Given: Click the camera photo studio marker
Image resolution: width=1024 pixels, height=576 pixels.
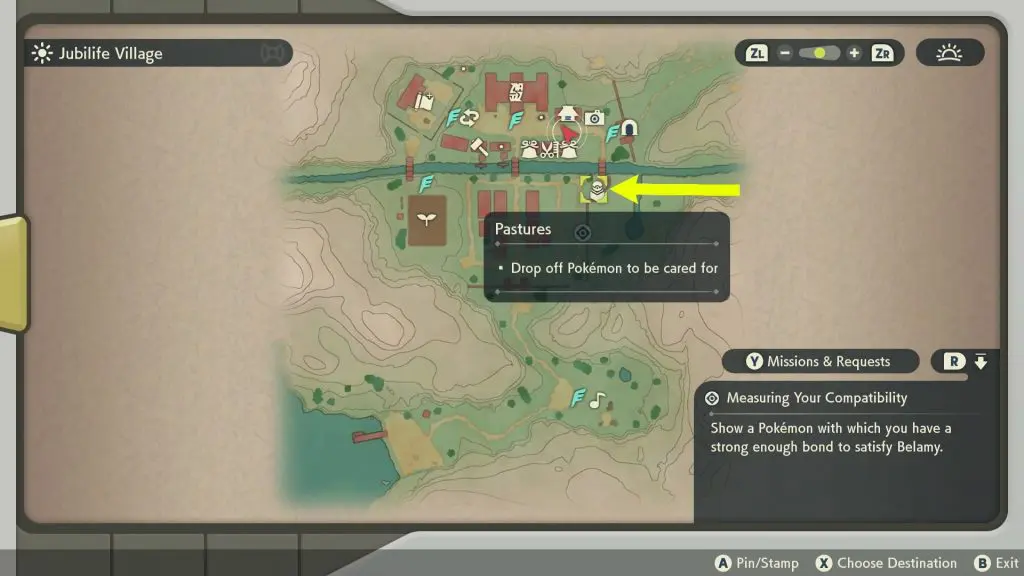Looking at the screenshot, I should [x=595, y=118].
